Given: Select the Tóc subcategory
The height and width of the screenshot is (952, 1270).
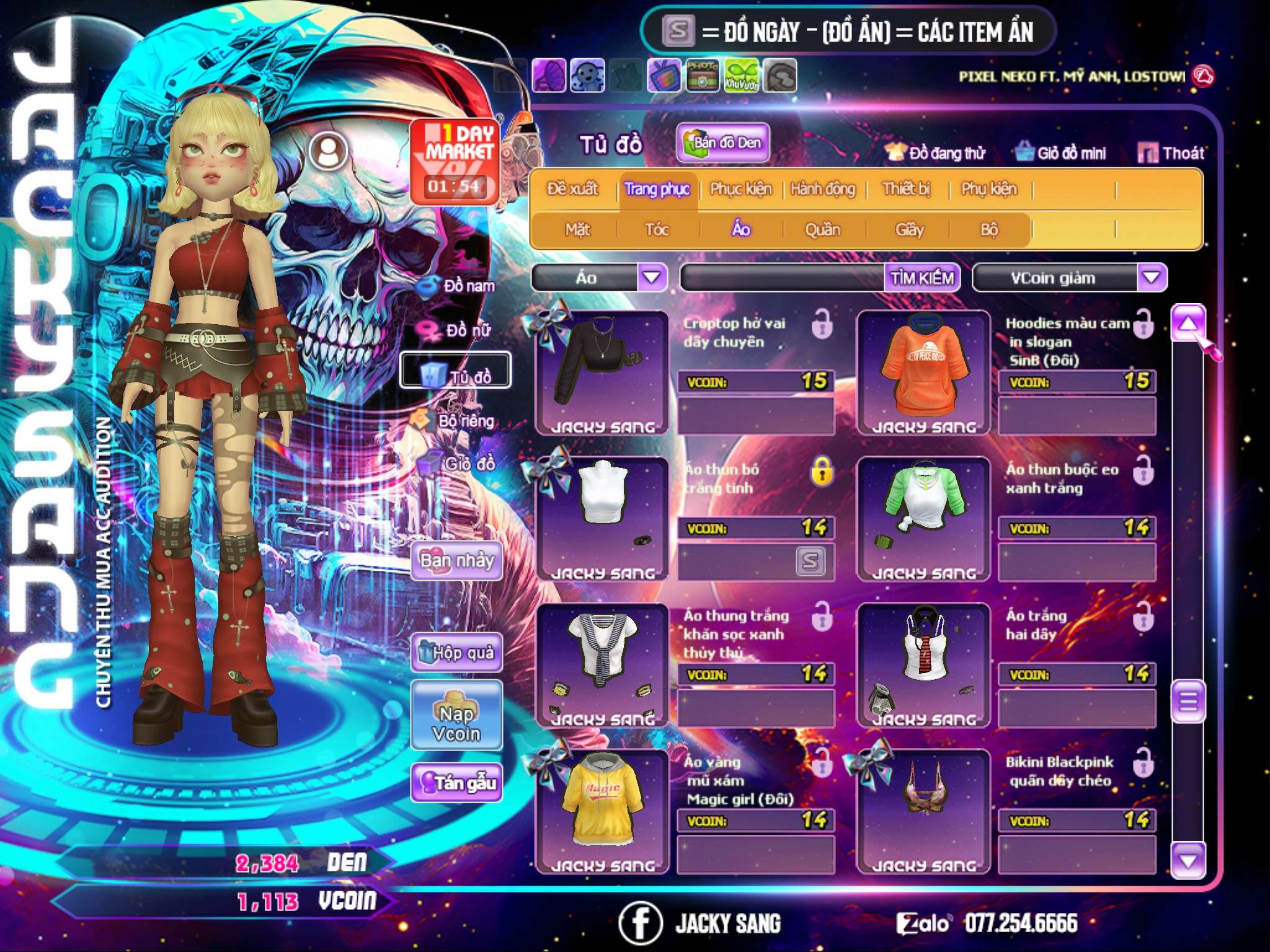Looking at the screenshot, I should 657,230.
